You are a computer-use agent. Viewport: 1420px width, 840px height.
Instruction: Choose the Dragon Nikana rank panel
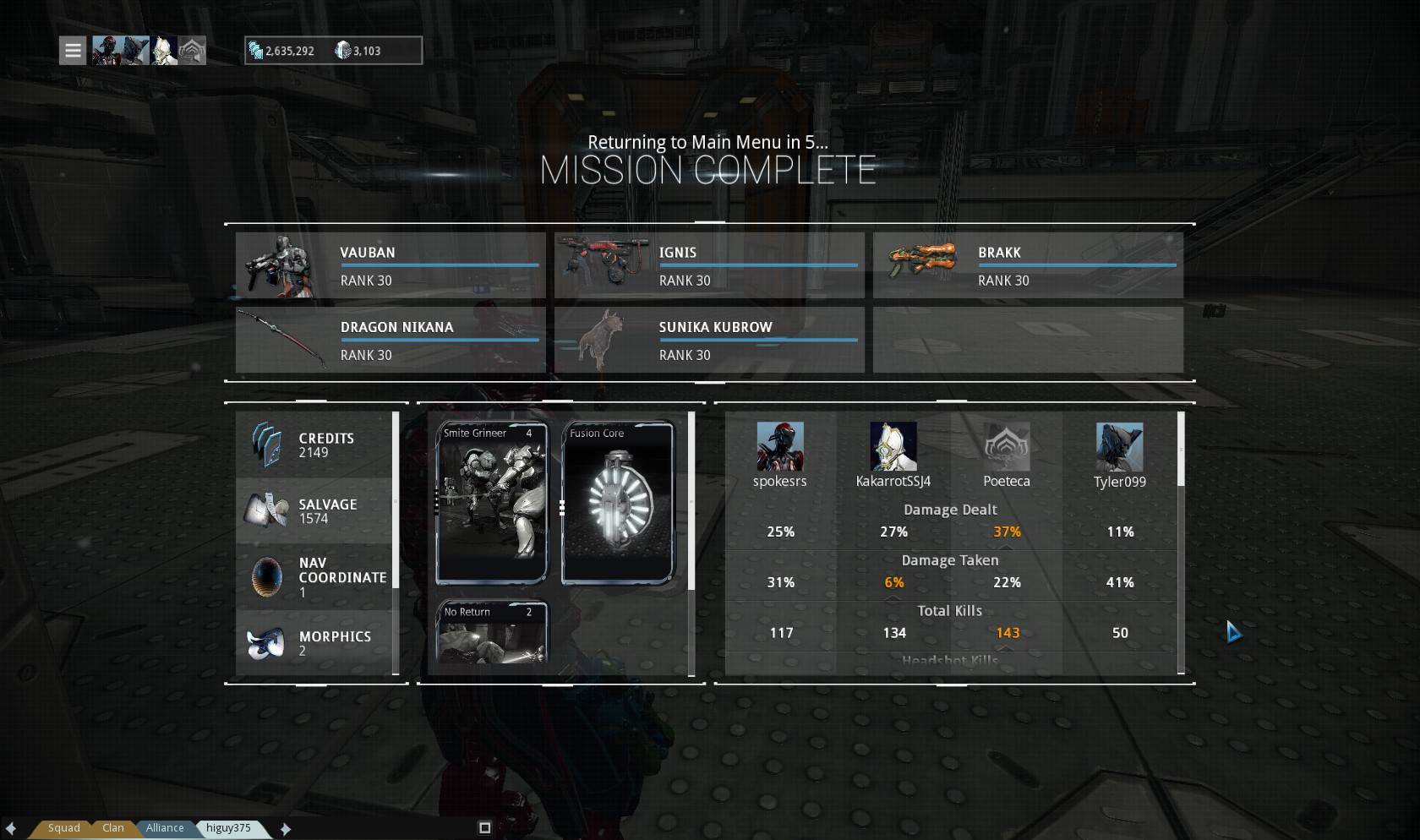pyautogui.click(x=390, y=340)
